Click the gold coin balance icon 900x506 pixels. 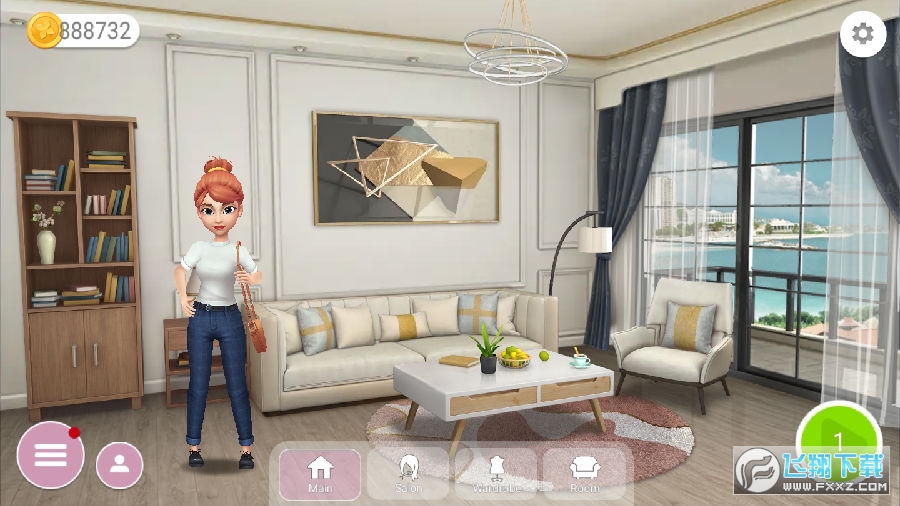coord(44,30)
